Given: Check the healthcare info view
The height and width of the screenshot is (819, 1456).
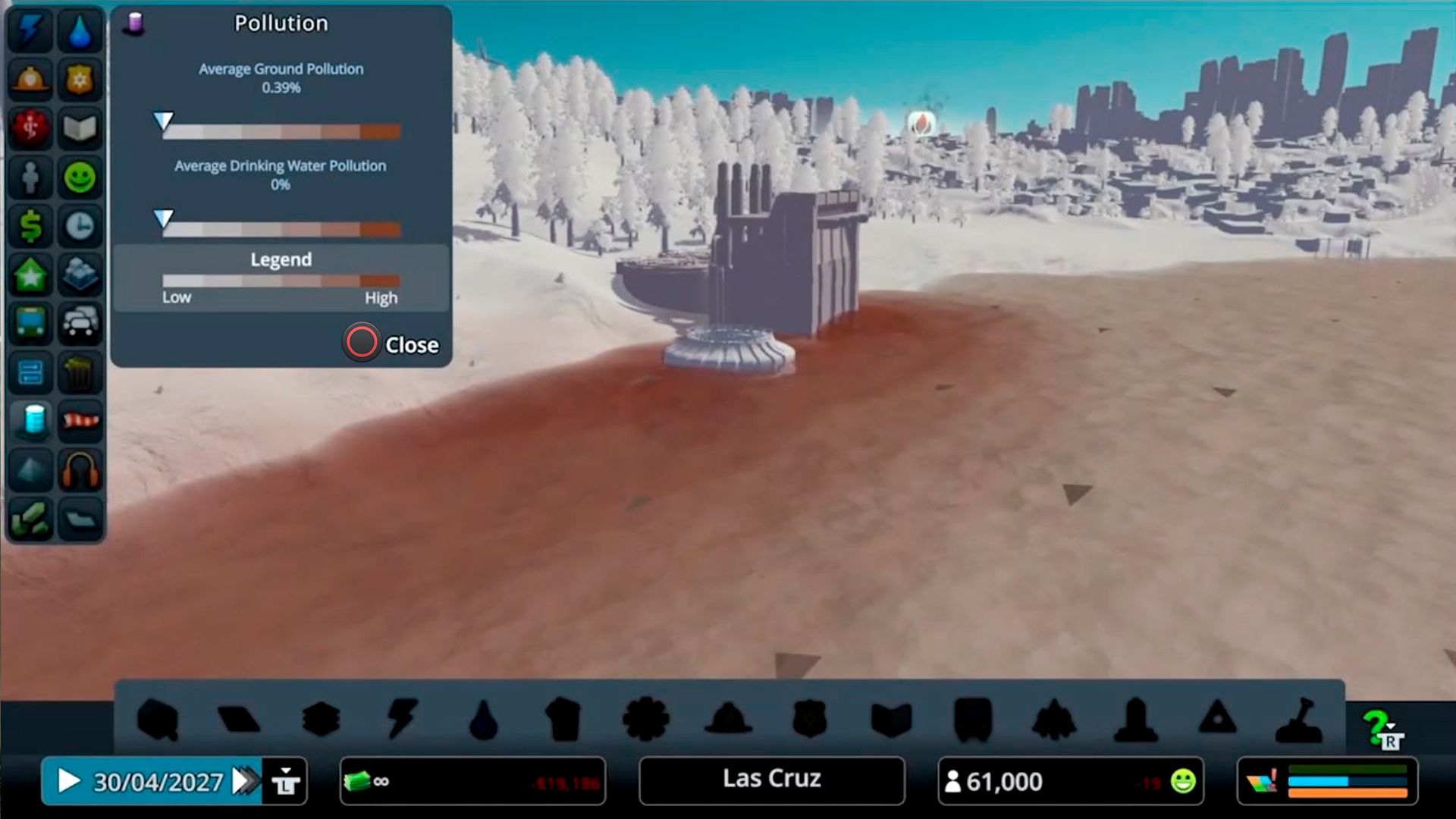Looking at the screenshot, I should click(30, 128).
